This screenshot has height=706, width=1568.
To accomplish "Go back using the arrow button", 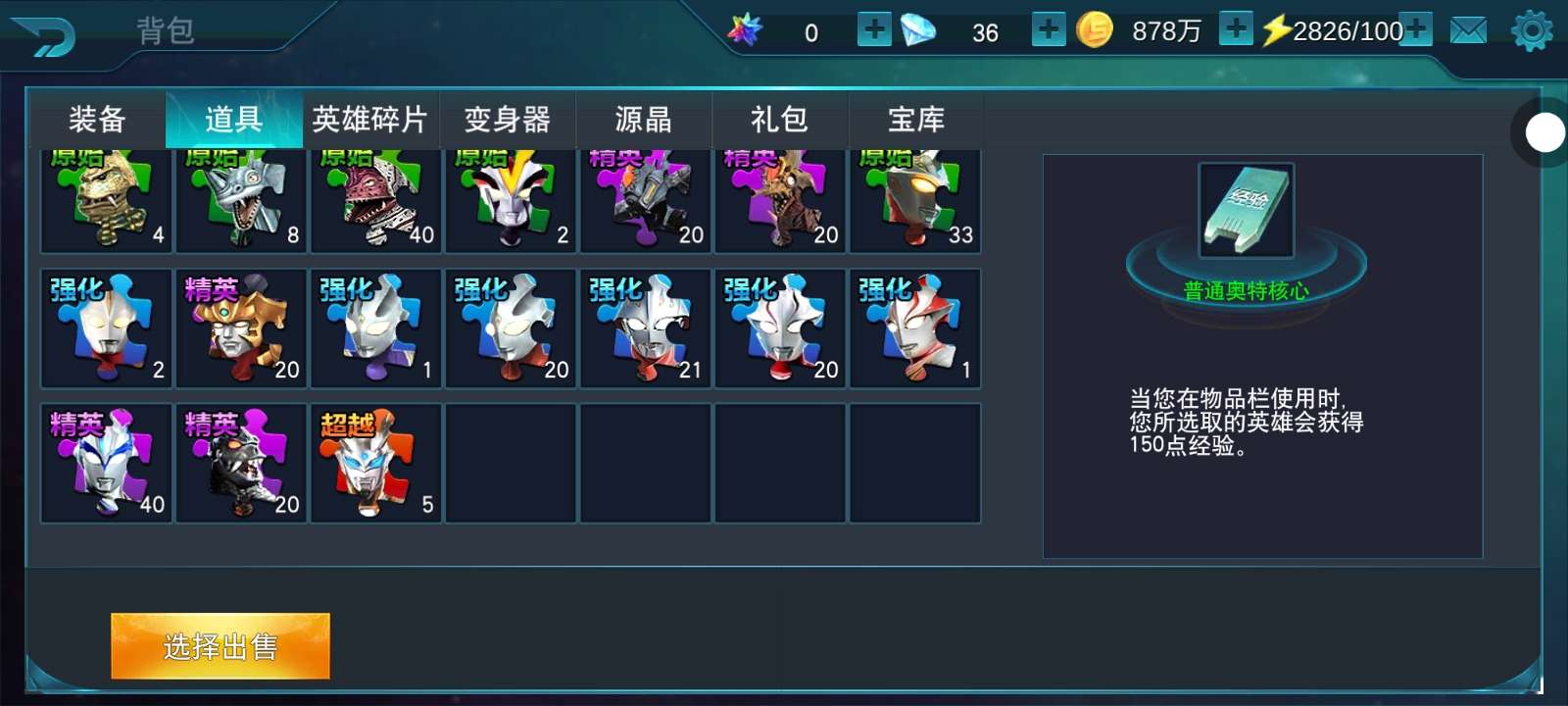I will (44, 35).
